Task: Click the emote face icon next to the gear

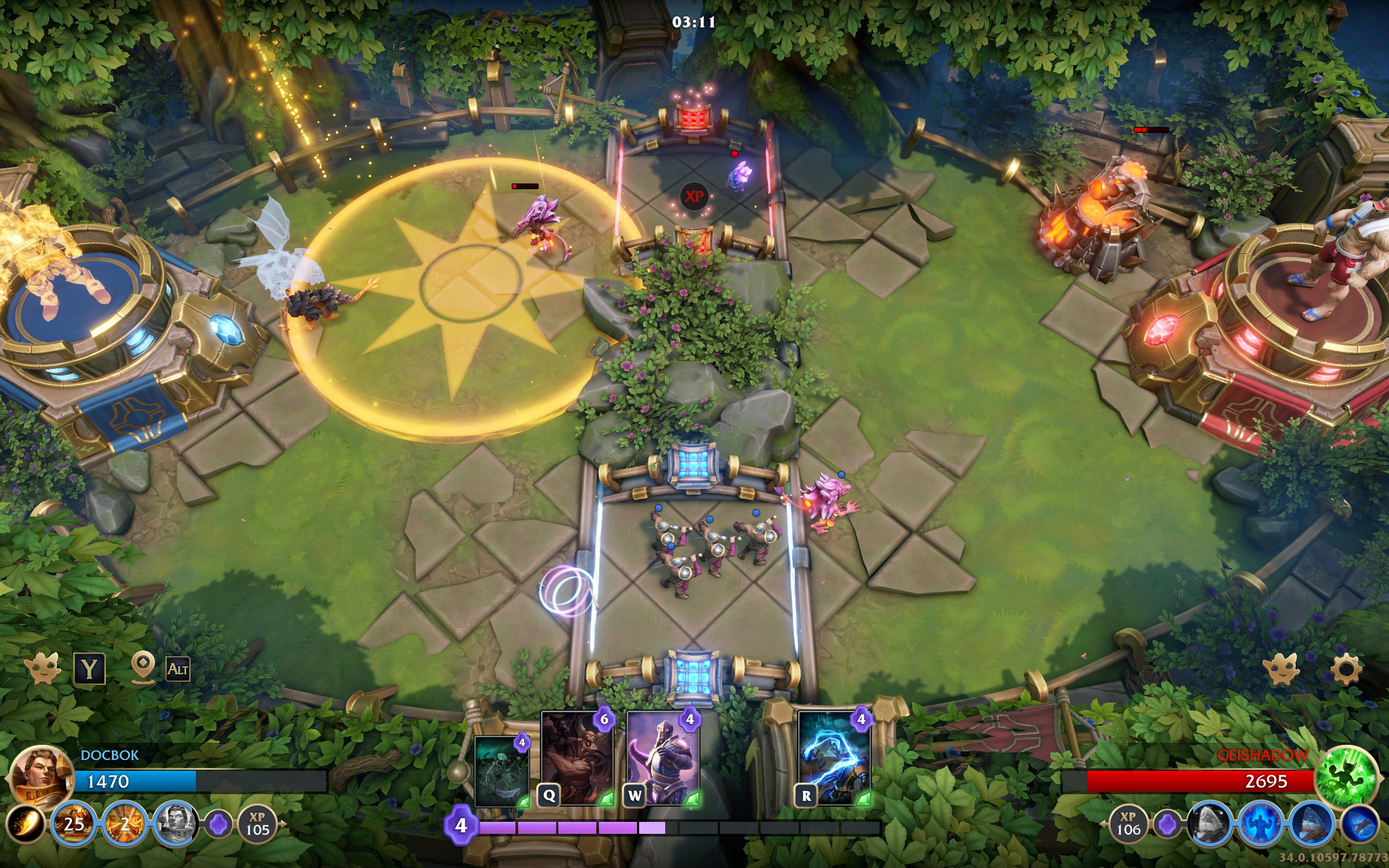Action: 1280,669
